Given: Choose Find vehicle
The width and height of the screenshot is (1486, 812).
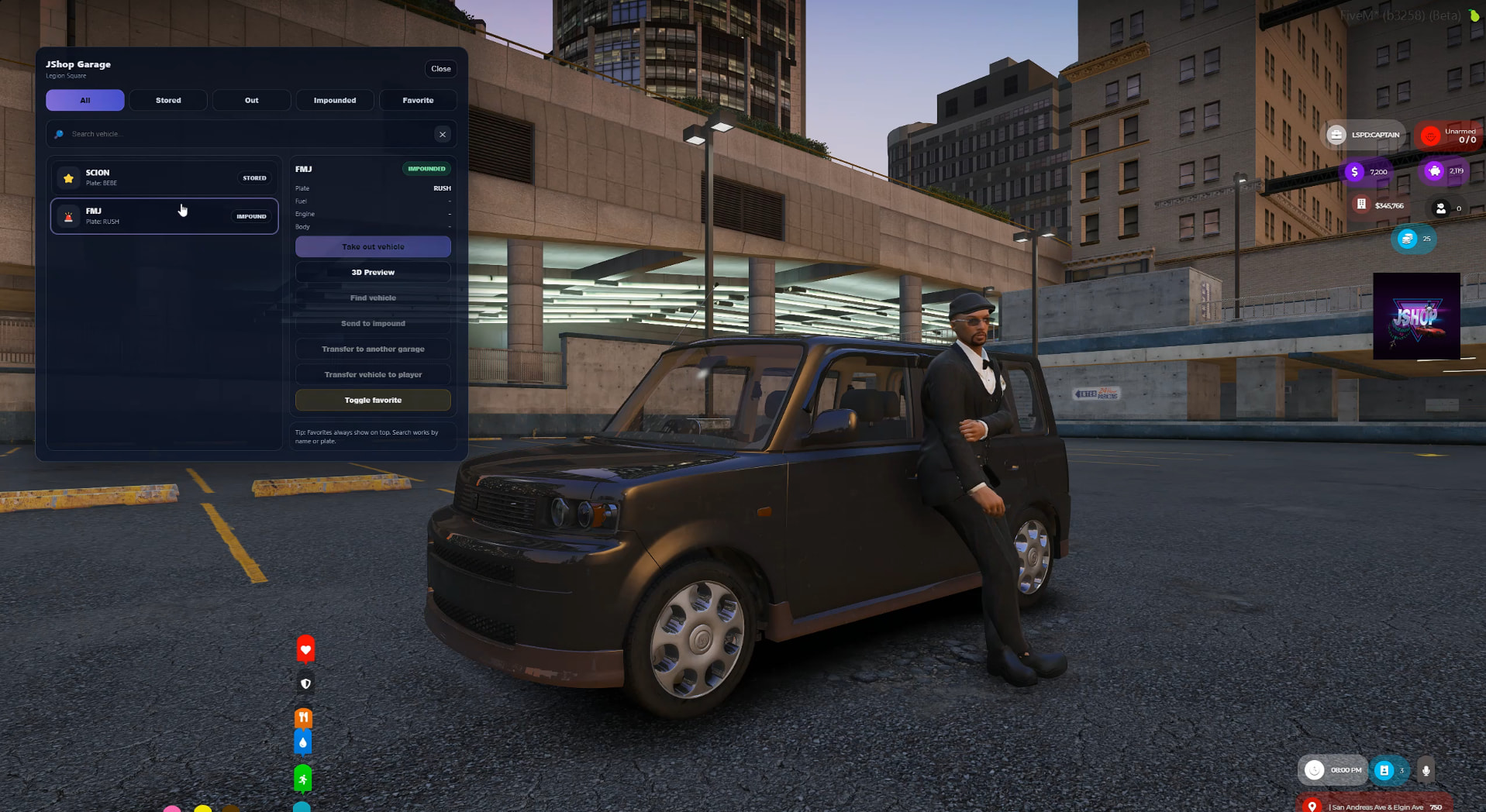Looking at the screenshot, I should [x=373, y=298].
